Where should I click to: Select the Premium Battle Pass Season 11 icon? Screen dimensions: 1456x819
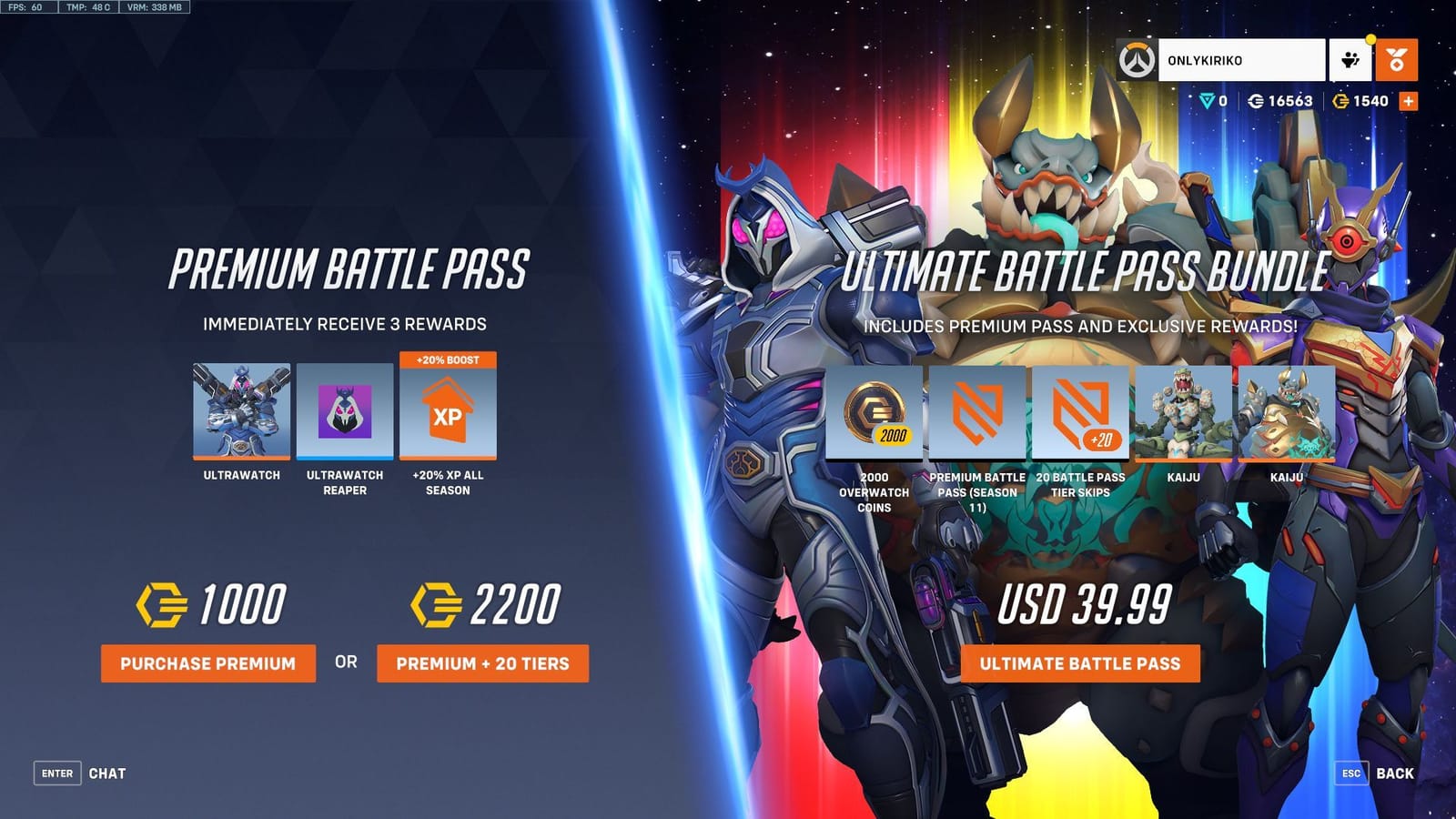976,414
